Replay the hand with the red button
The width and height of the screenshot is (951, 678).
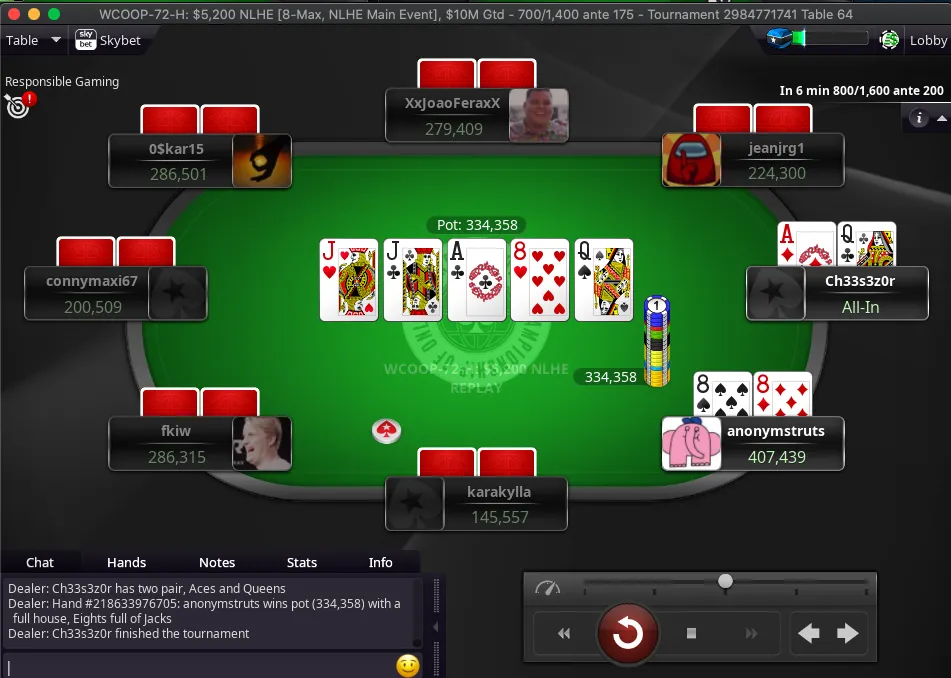pos(628,633)
